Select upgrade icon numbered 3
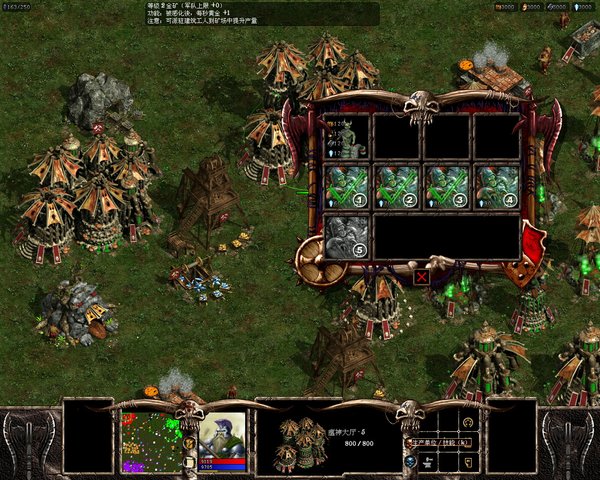This screenshot has width=600, height=480. [446, 187]
